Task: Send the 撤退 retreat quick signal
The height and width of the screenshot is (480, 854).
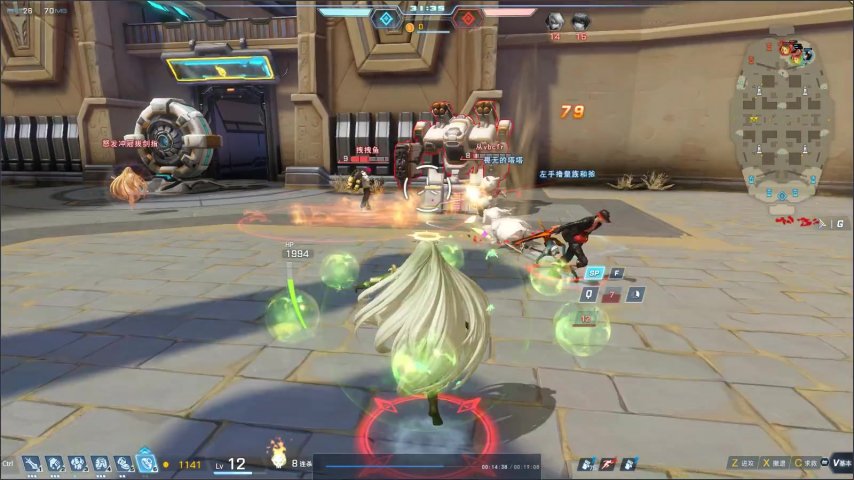Action: (x=771, y=463)
